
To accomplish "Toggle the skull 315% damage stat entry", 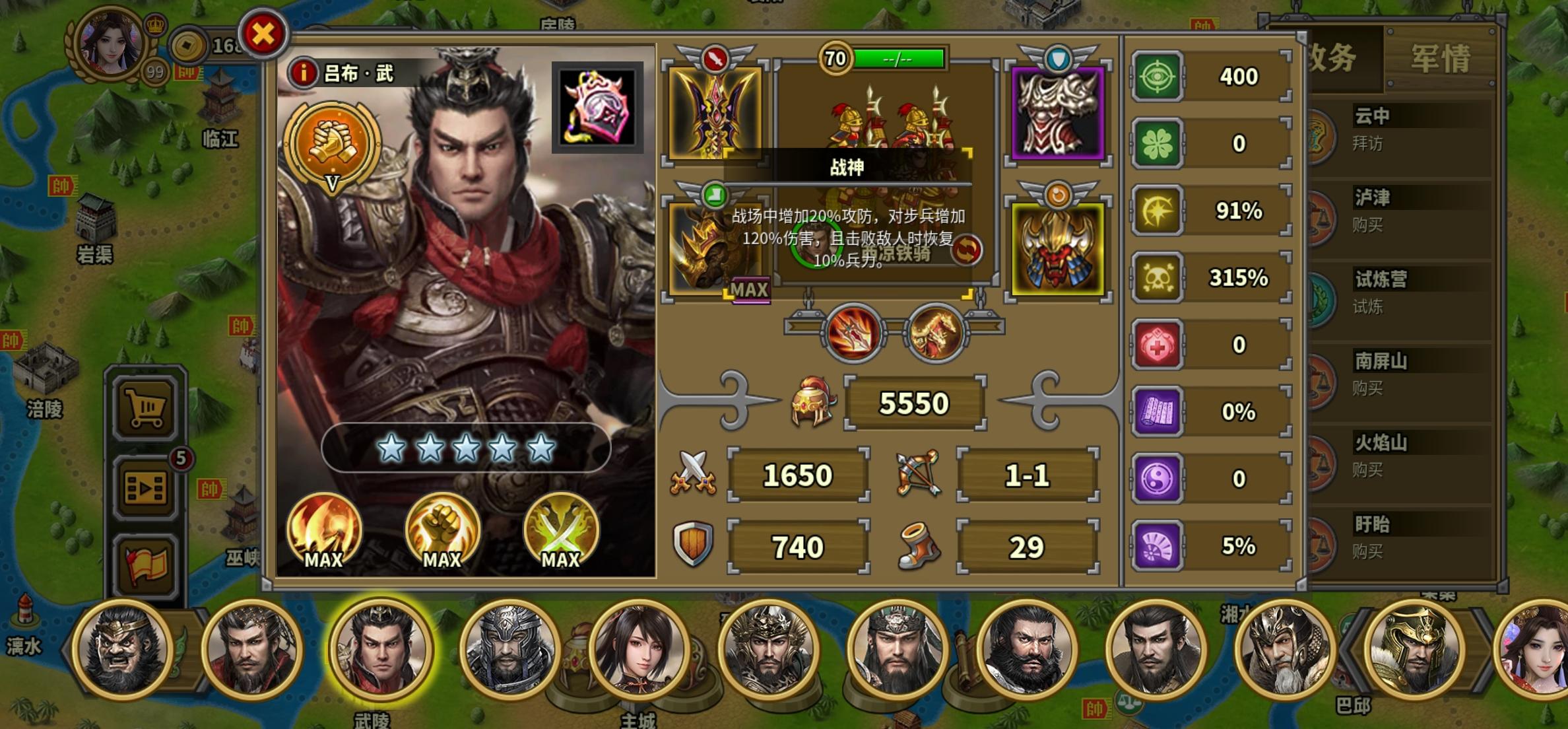I will coord(1209,277).
